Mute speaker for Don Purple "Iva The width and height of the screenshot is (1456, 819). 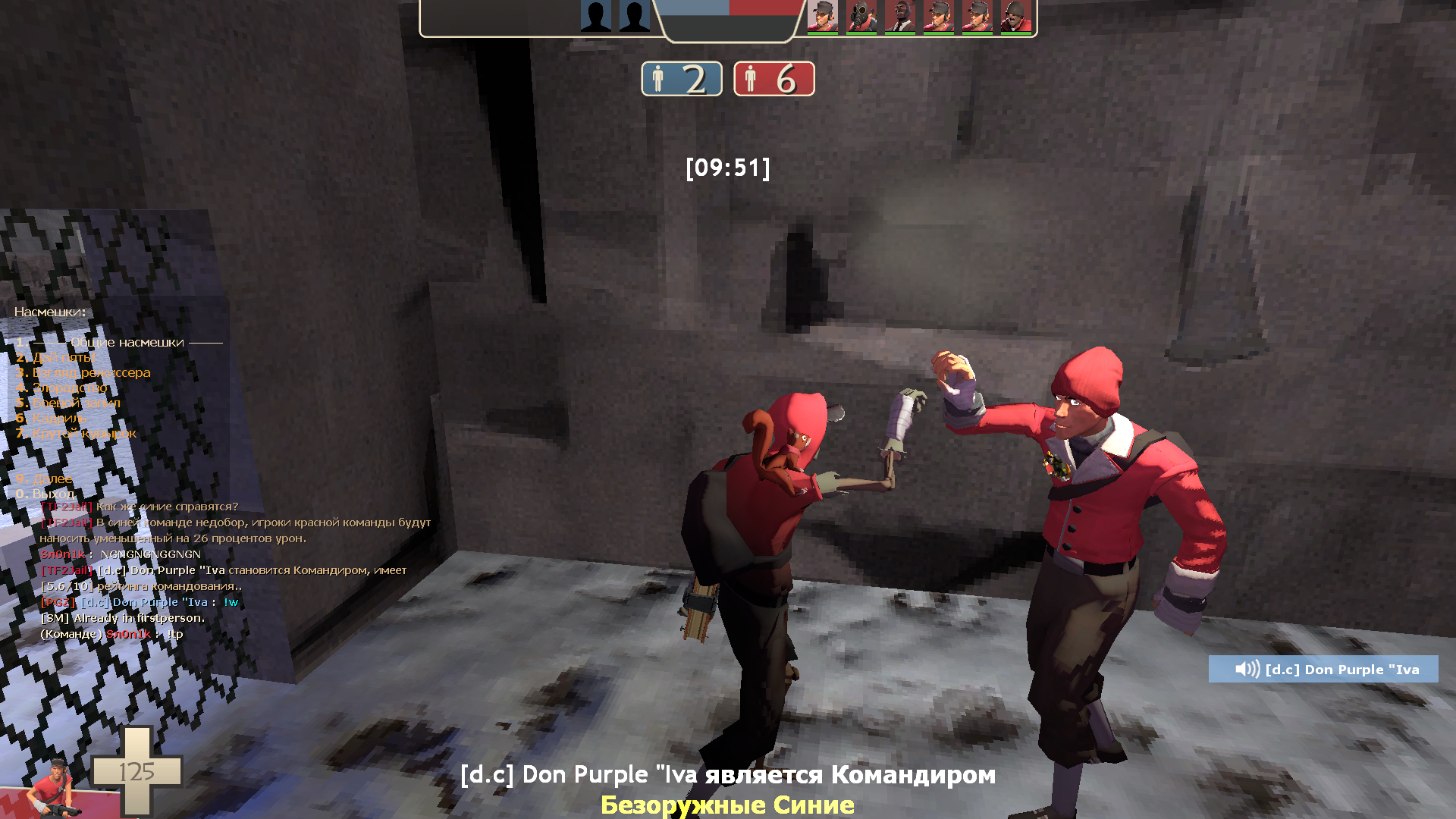pos(1247,669)
